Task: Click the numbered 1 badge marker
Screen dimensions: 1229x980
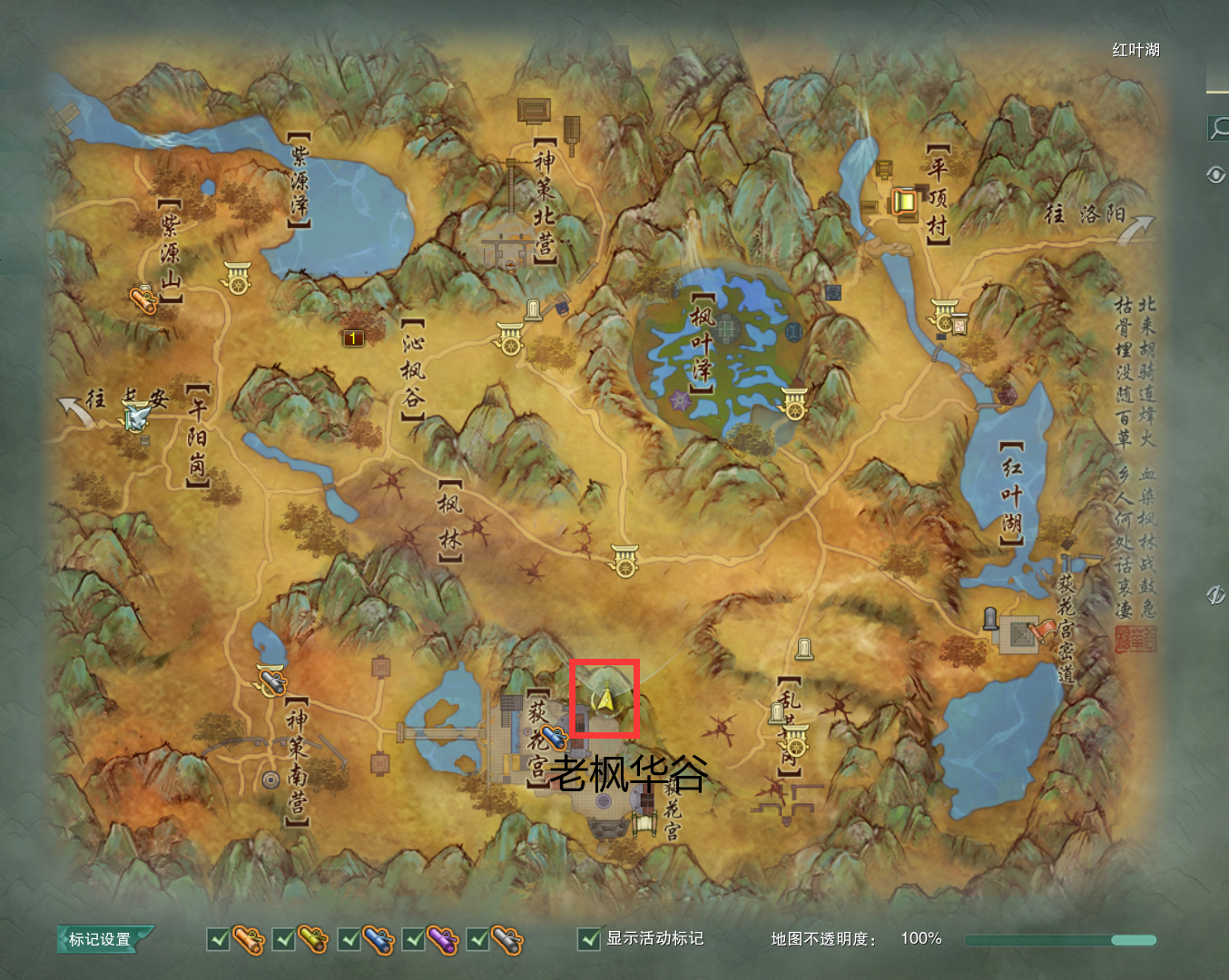Action: click(x=353, y=338)
